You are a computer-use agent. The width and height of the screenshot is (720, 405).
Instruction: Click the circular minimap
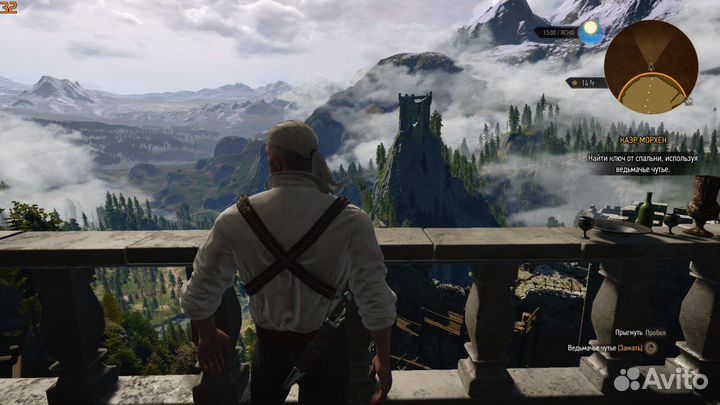pyautogui.click(x=651, y=66)
